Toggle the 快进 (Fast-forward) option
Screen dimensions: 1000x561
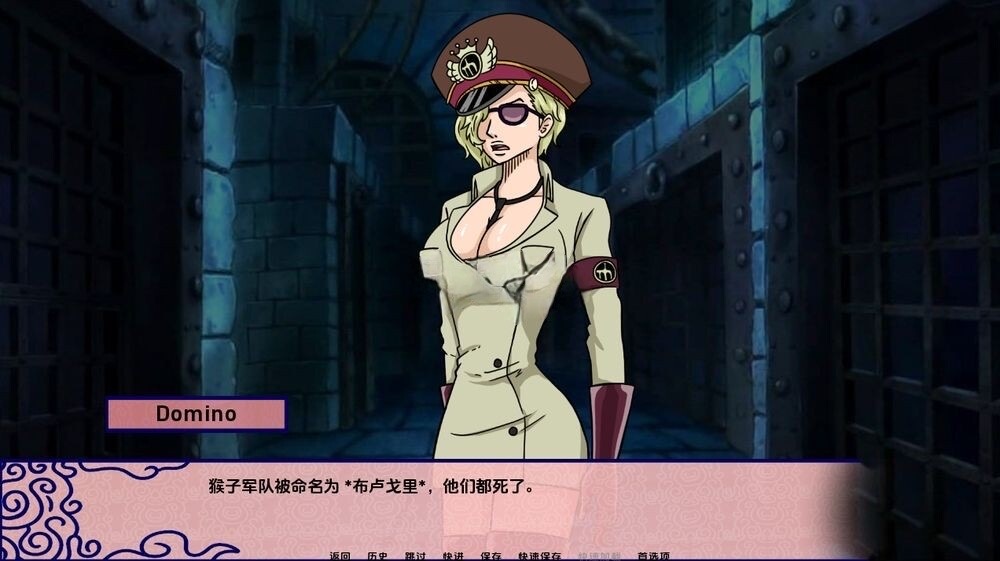[x=453, y=556]
